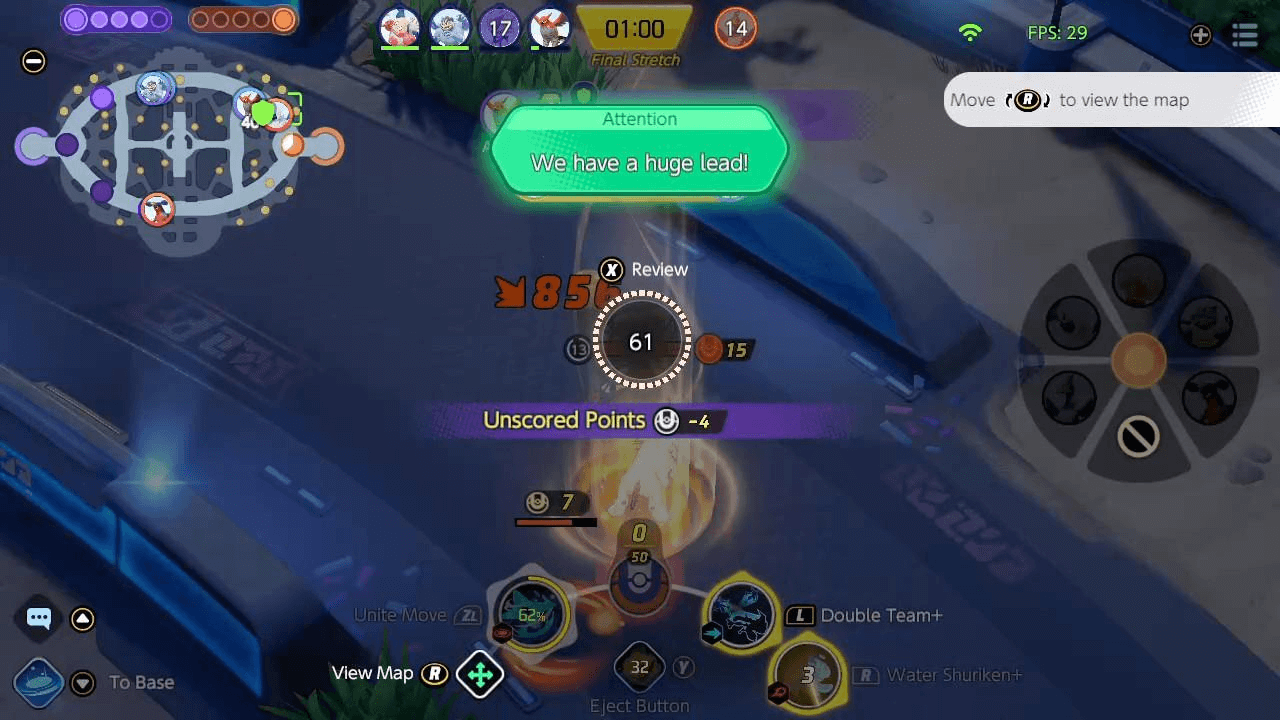This screenshot has height=720, width=1280.
Task: Select the View Map arrows icon
Action: (479, 675)
